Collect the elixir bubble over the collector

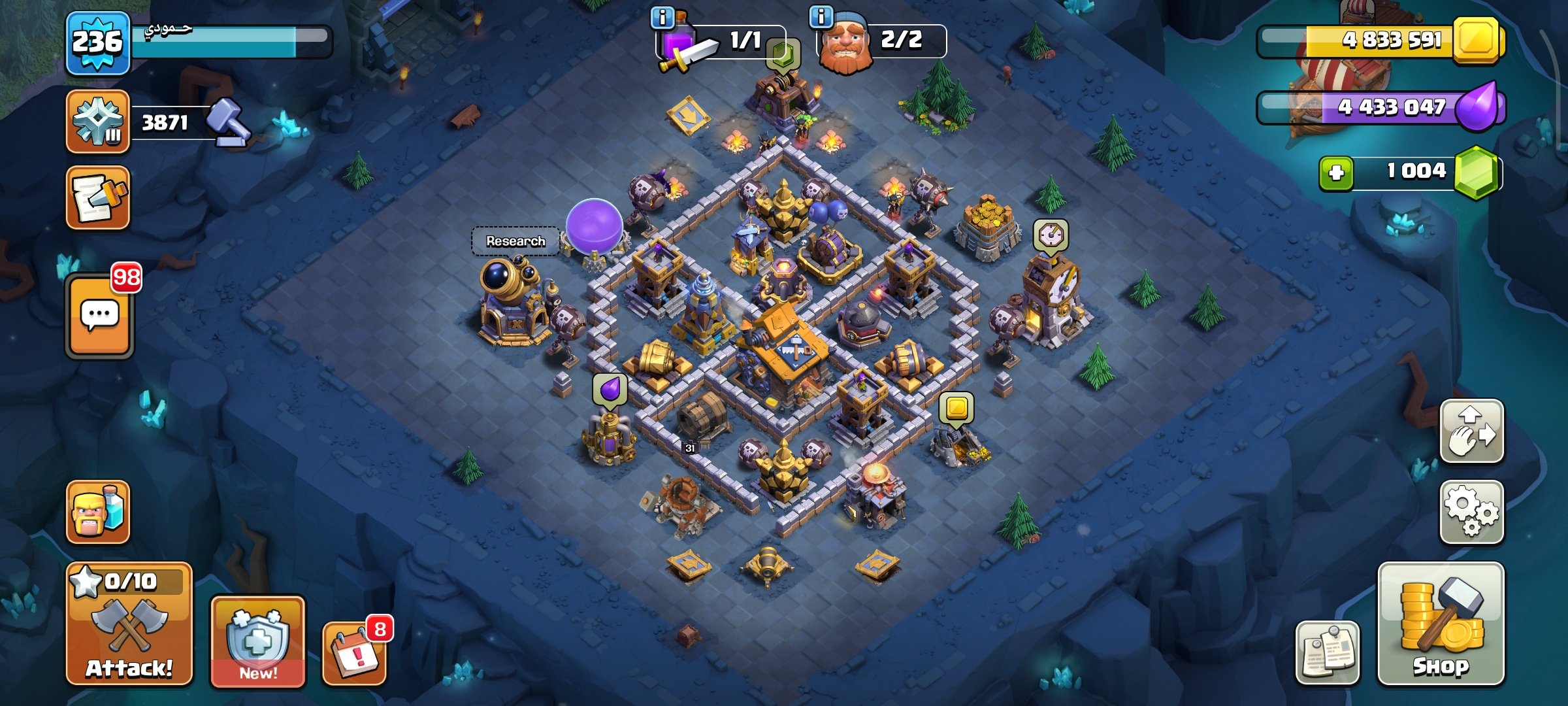(610, 388)
